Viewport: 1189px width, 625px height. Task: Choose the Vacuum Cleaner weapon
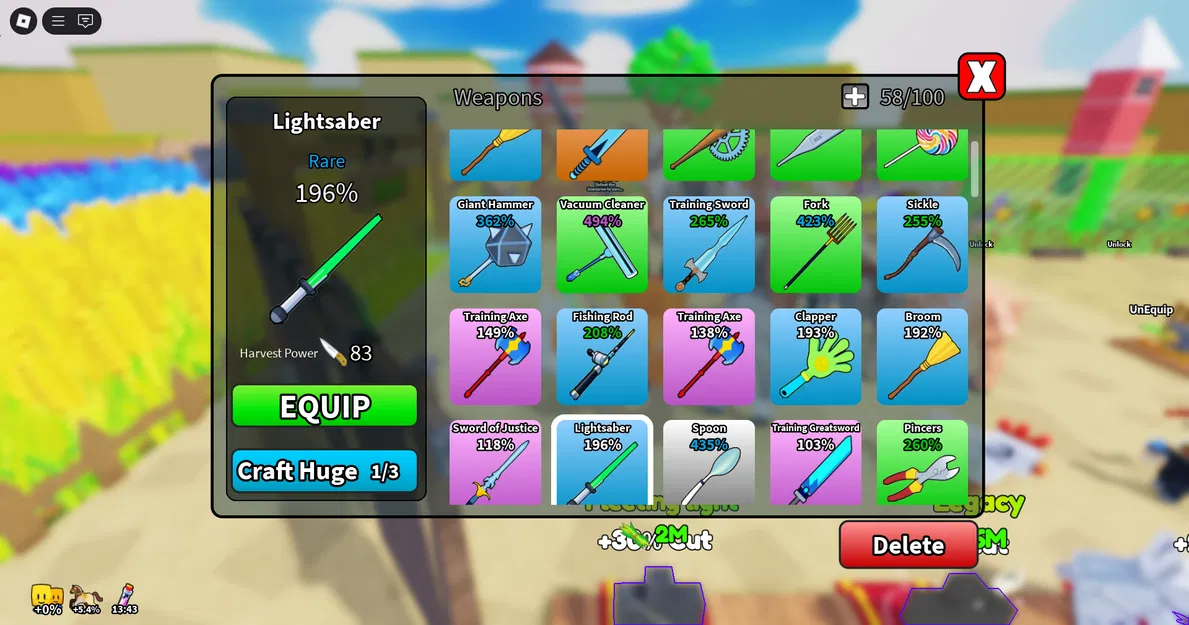602,245
